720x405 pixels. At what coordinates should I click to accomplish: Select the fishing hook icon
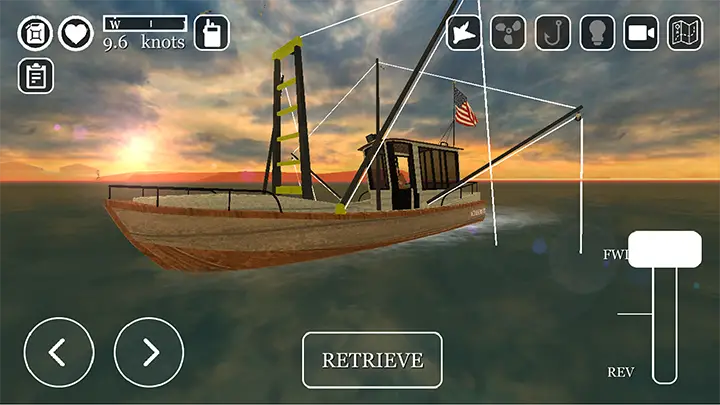pyautogui.click(x=553, y=33)
